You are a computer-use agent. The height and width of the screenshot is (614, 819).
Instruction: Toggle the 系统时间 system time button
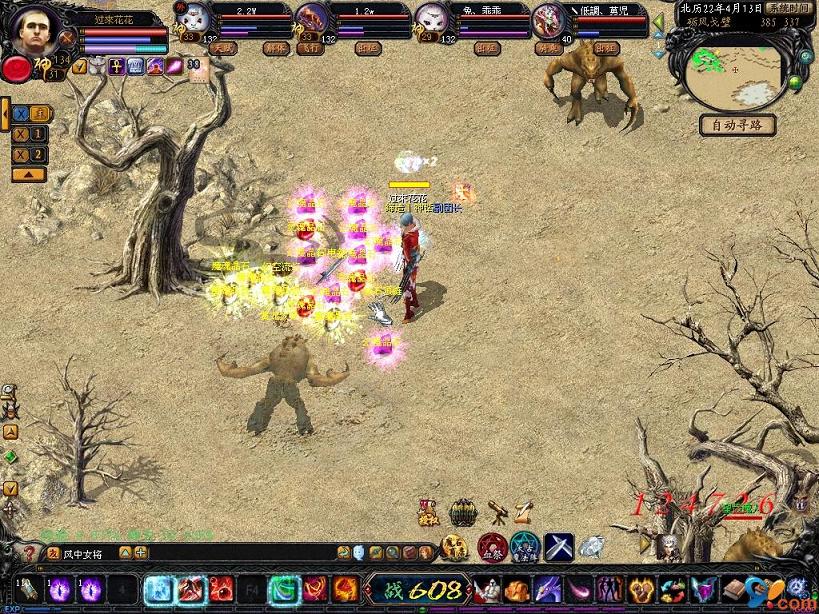click(789, 7)
